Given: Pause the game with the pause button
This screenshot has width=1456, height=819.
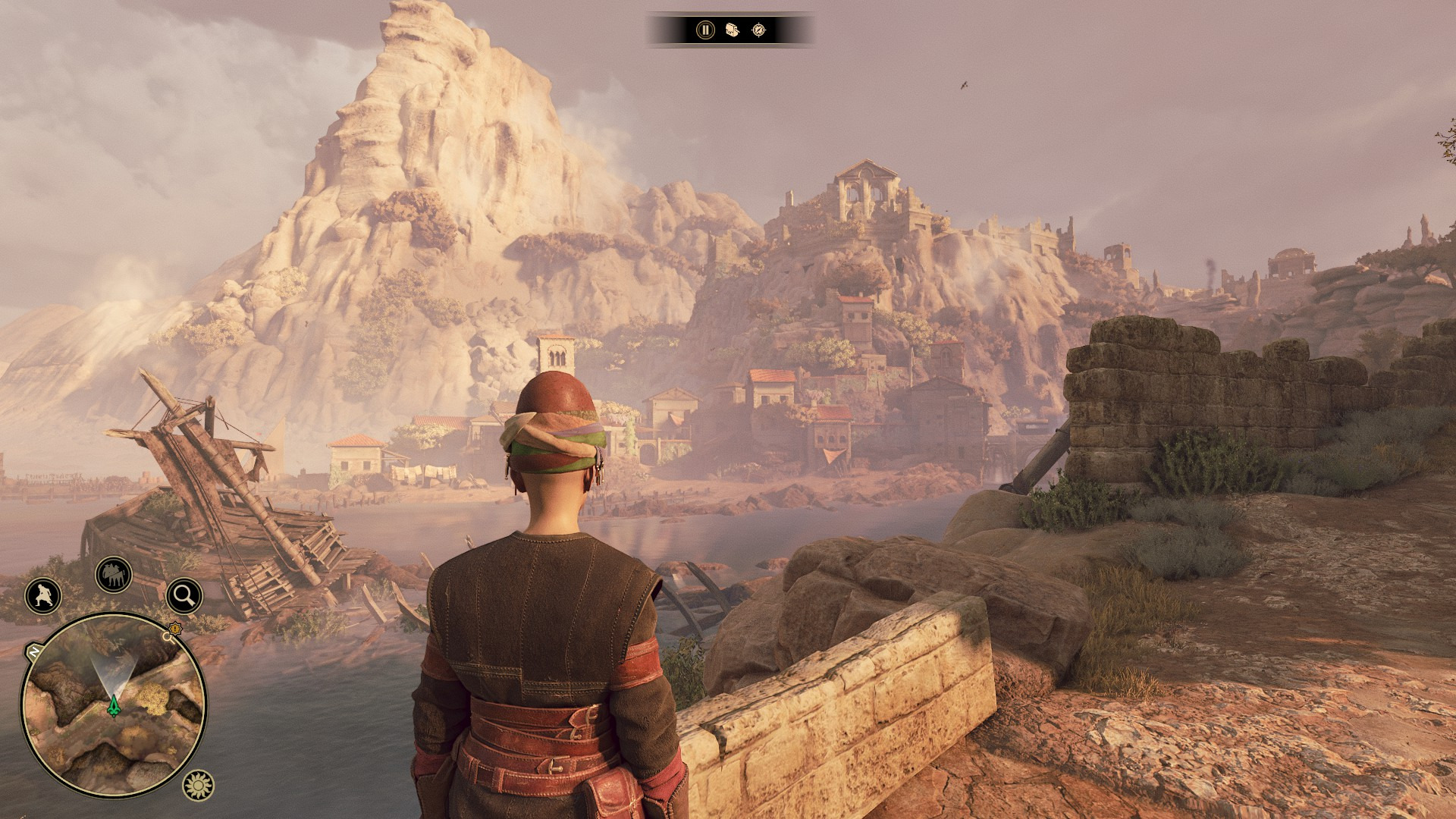Looking at the screenshot, I should (x=705, y=30).
